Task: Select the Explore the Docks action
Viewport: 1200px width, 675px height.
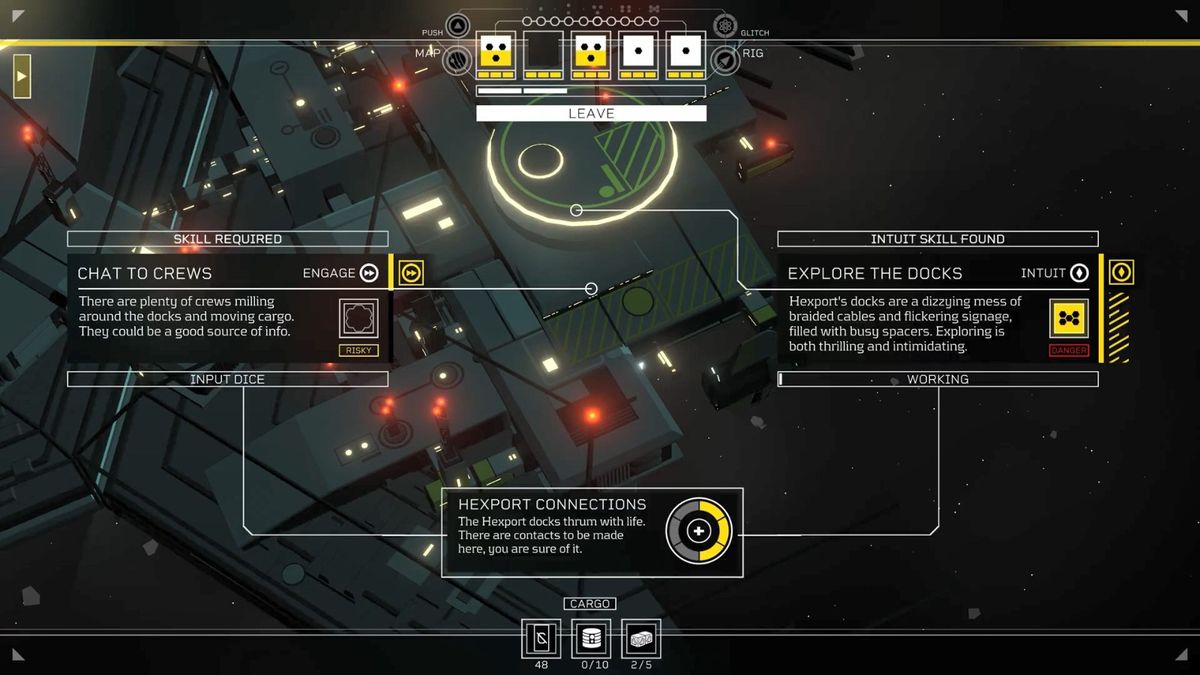Action: (x=875, y=273)
